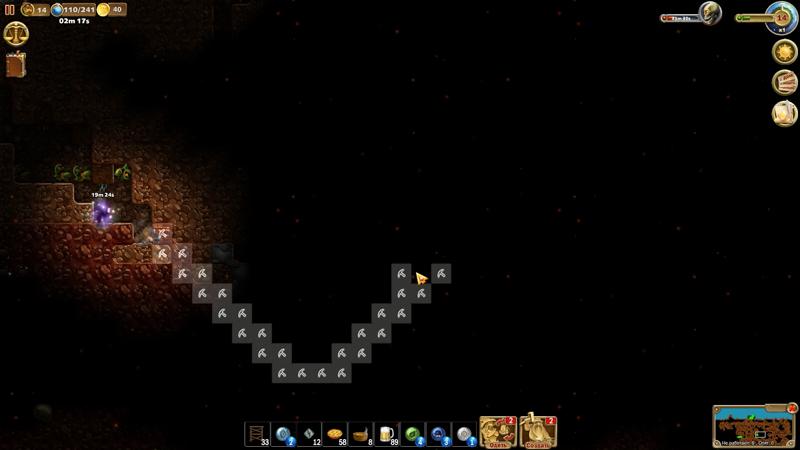Select the hotbar slot showing 12
Image resolution: width=800 pixels, height=450 pixels.
coord(310,434)
